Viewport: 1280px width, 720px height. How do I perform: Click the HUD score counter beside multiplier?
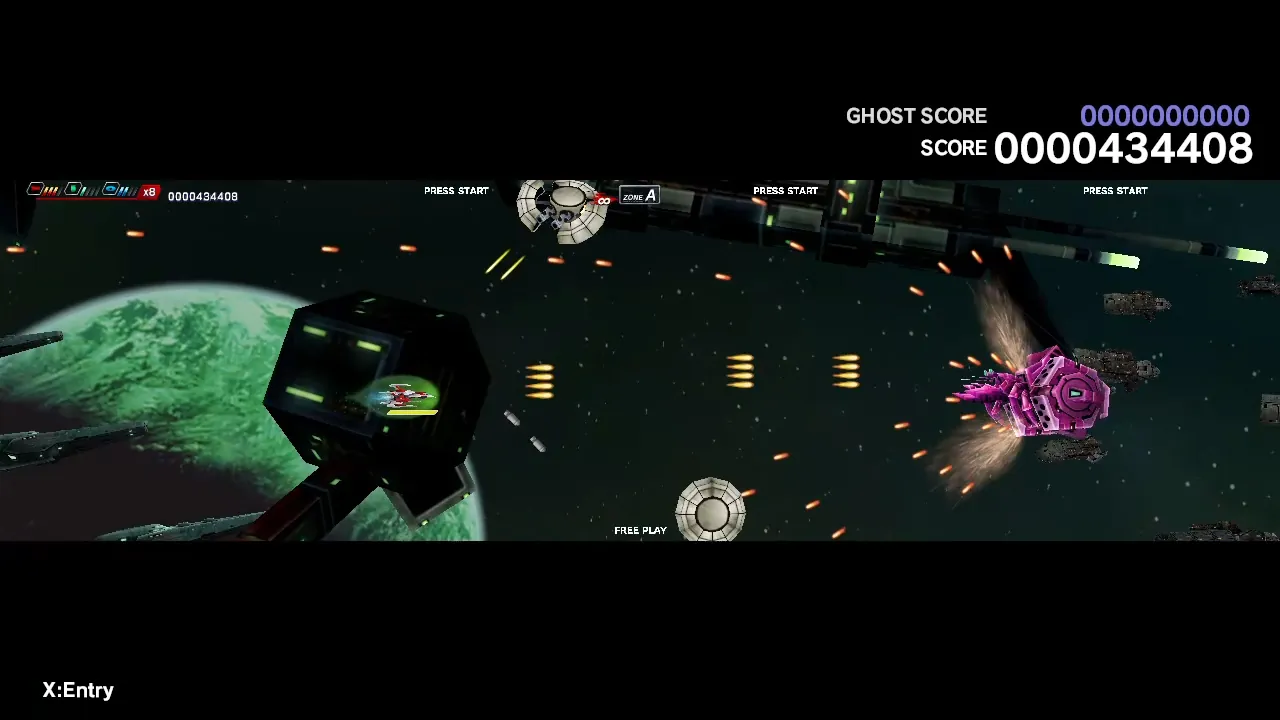(203, 196)
